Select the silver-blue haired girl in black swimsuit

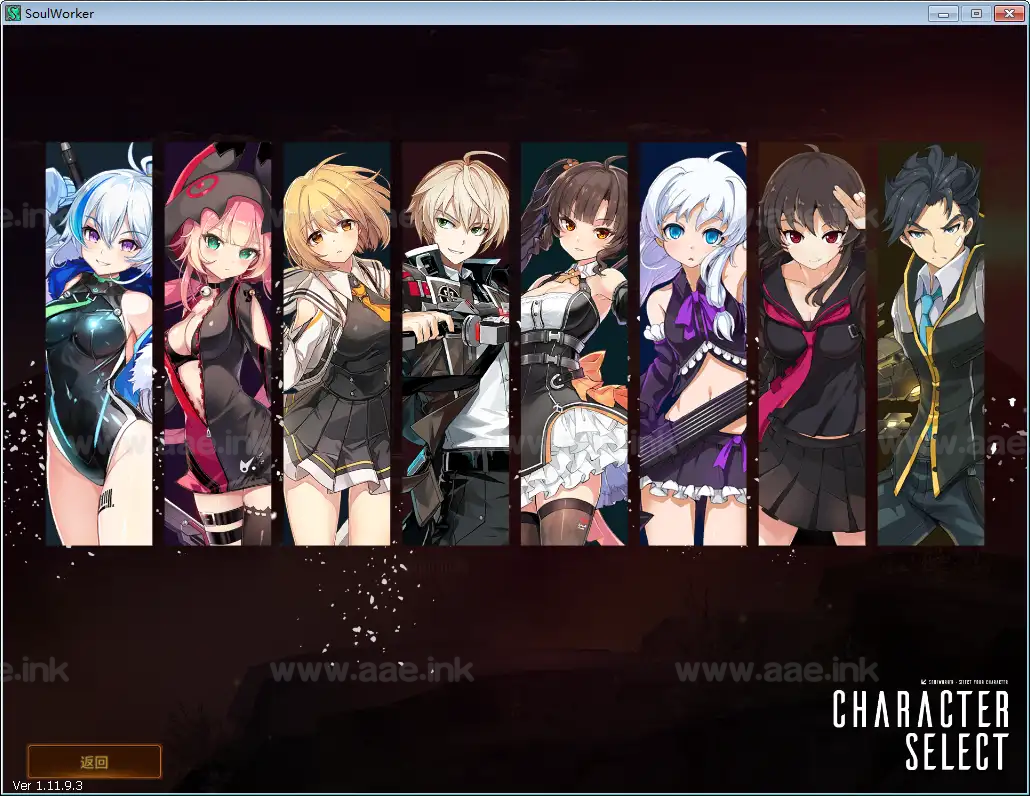click(x=99, y=343)
